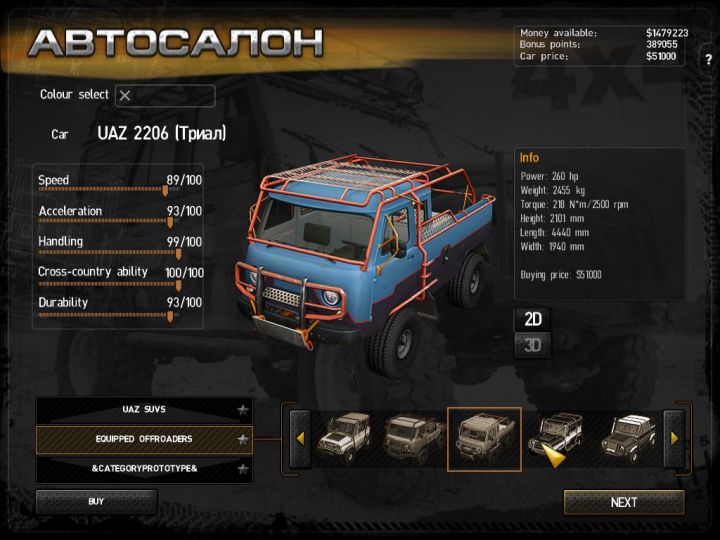
Task: Choose the white-roofed jeep thumbnail
Action: pyautogui.click(x=628, y=437)
